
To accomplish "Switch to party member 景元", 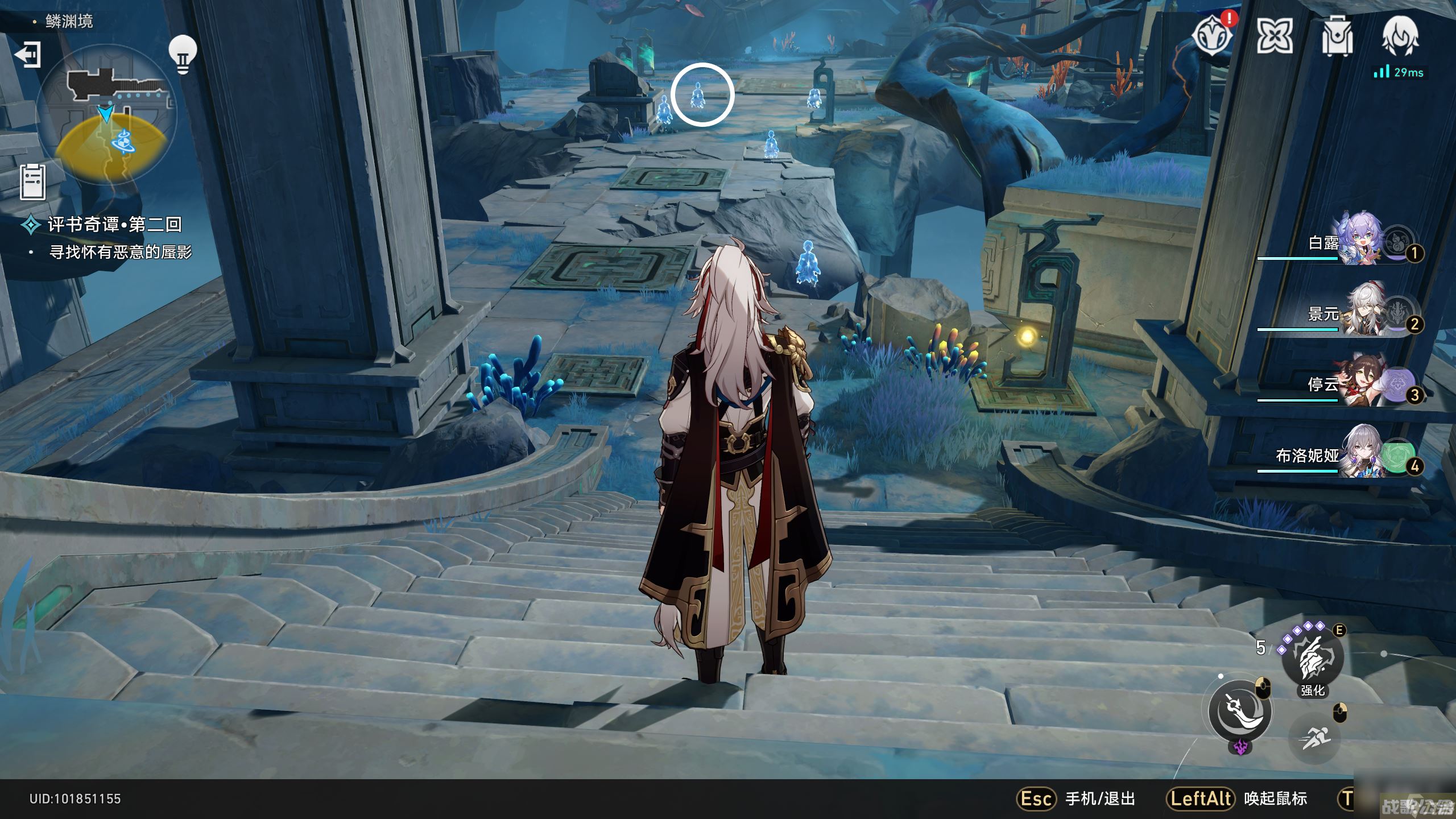I will 1359,315.
